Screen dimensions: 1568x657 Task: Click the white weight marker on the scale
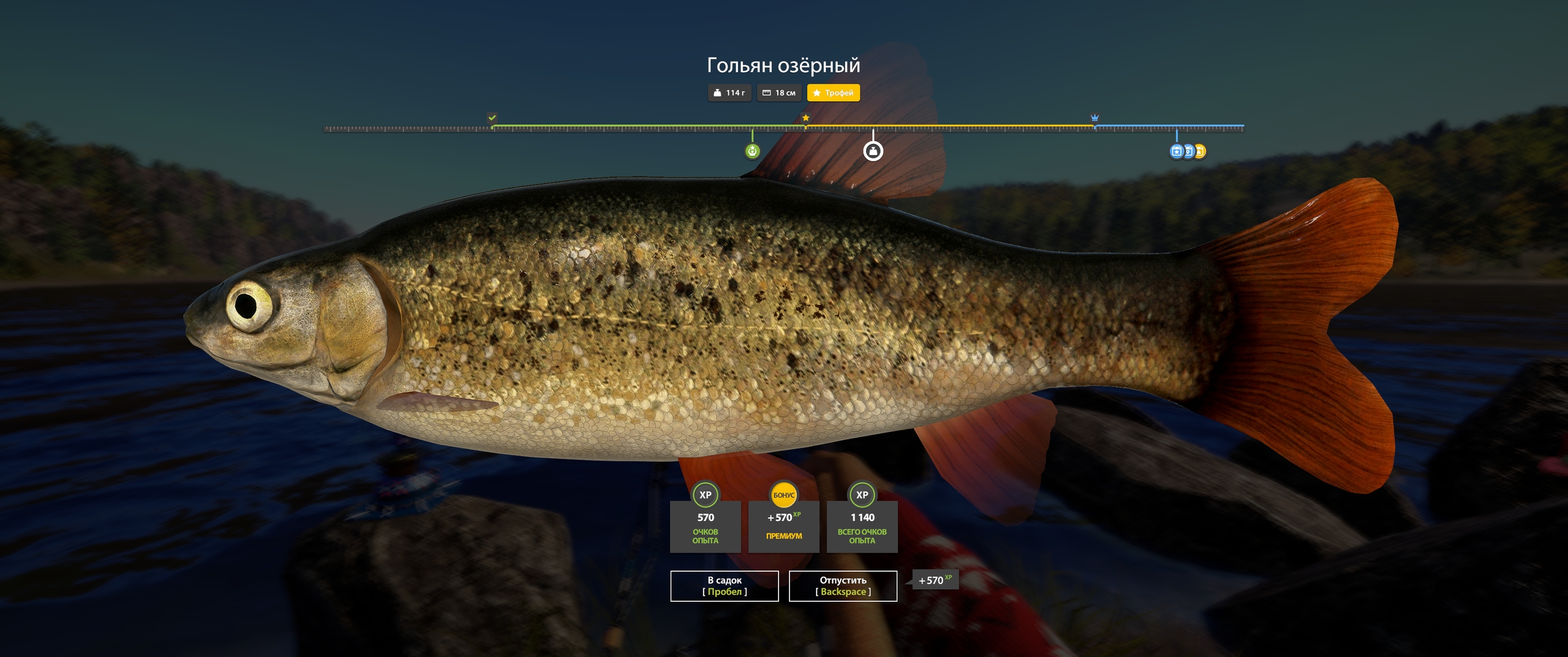point(873,151)
